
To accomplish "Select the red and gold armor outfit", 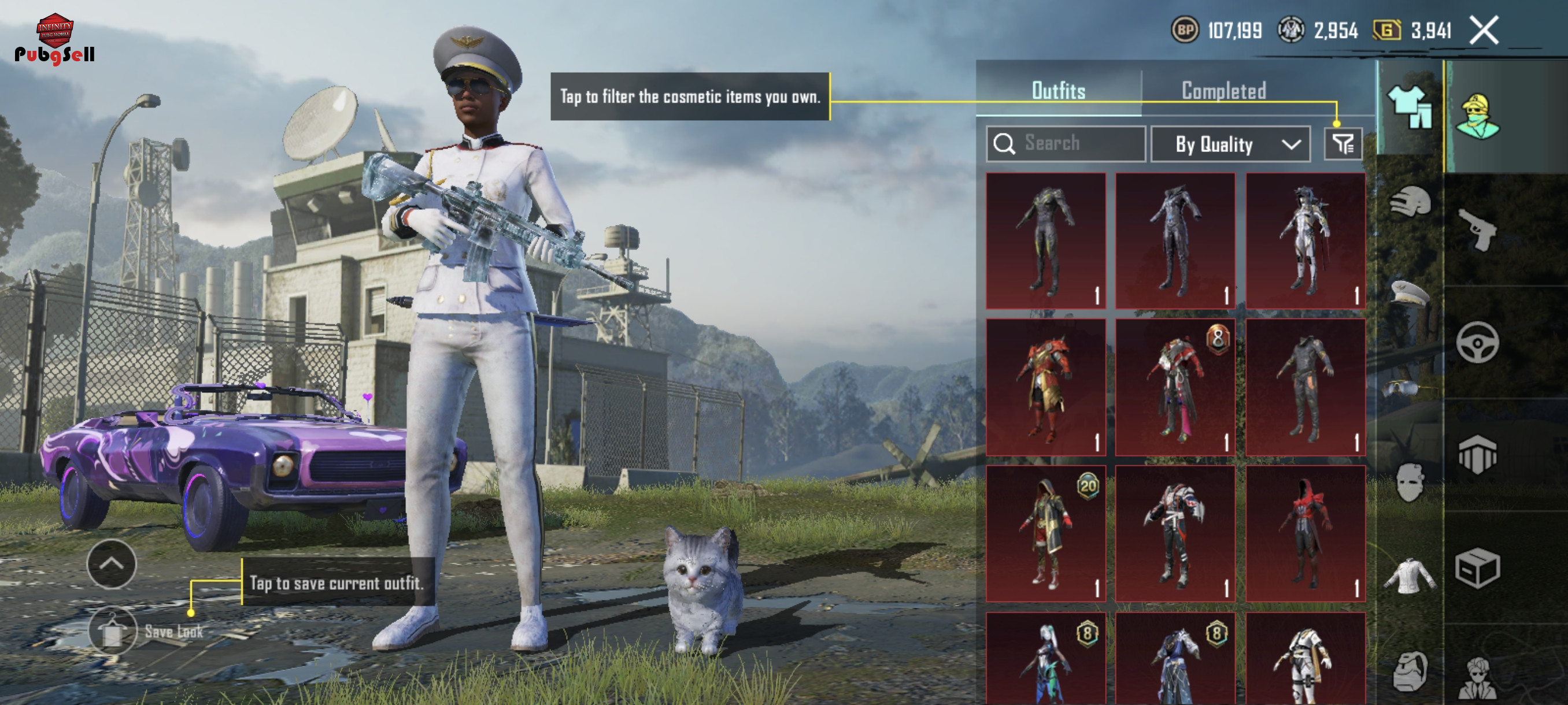I will [1045, 387].
